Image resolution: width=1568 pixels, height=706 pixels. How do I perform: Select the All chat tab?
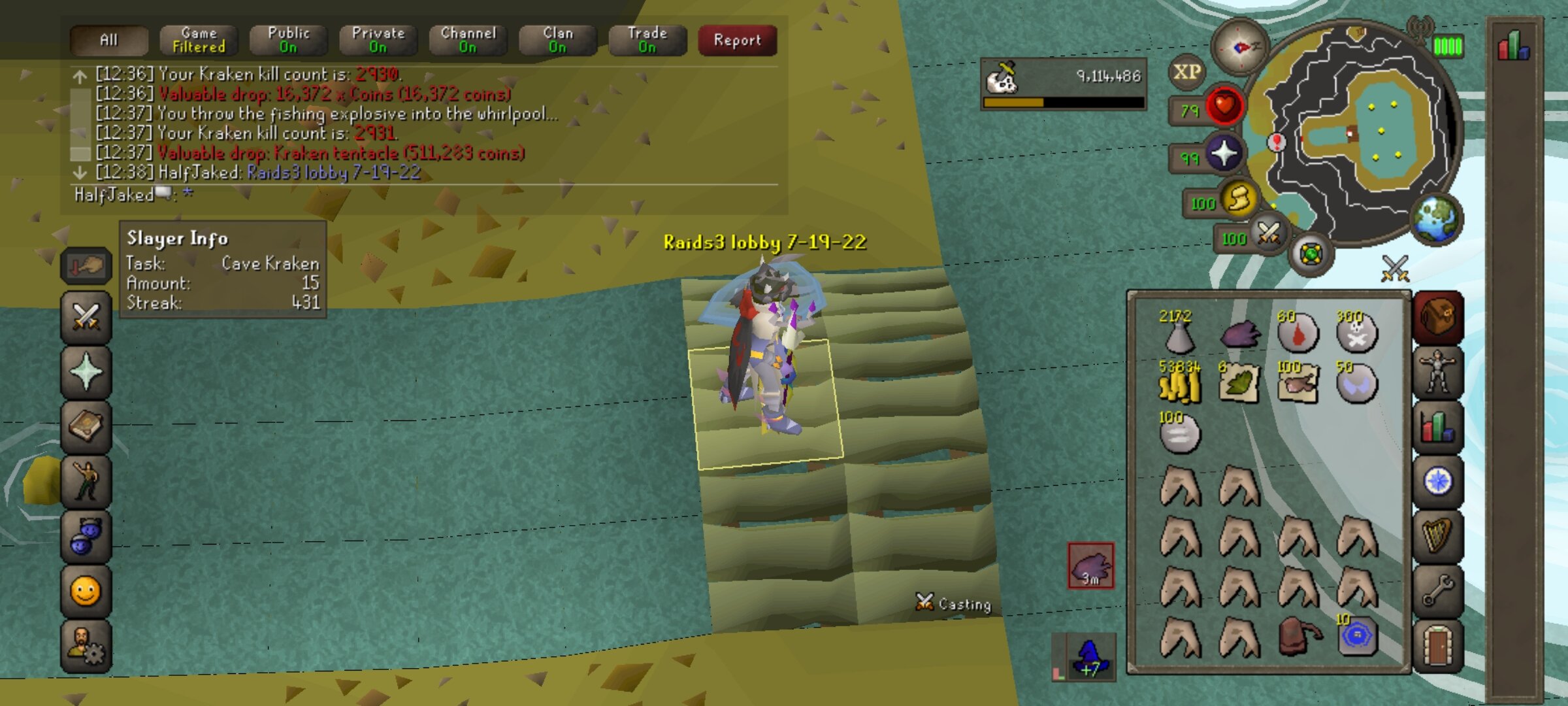108,41
